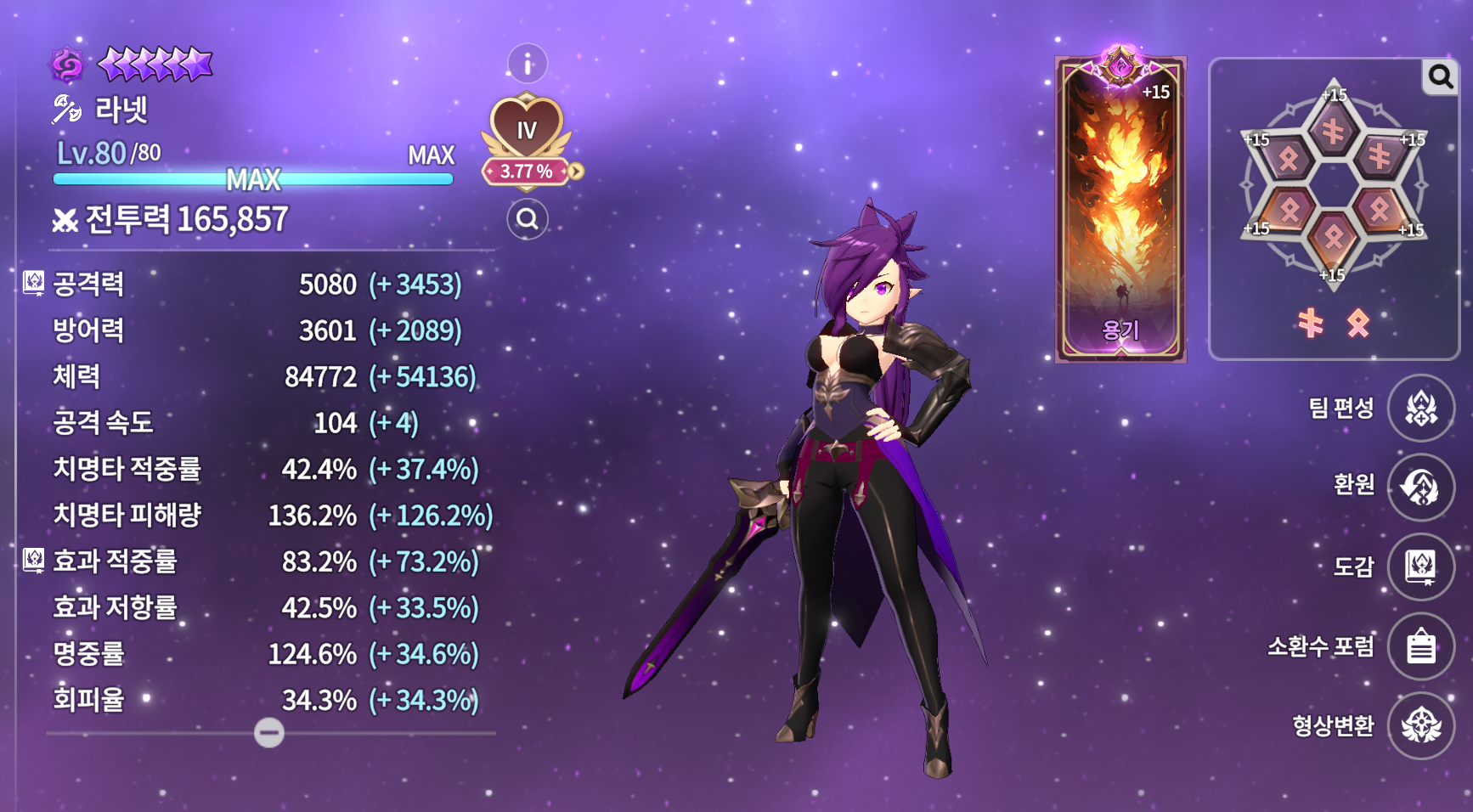Collapse stats with the minus button
The image size is (1473, 812).
click(269, 732)
